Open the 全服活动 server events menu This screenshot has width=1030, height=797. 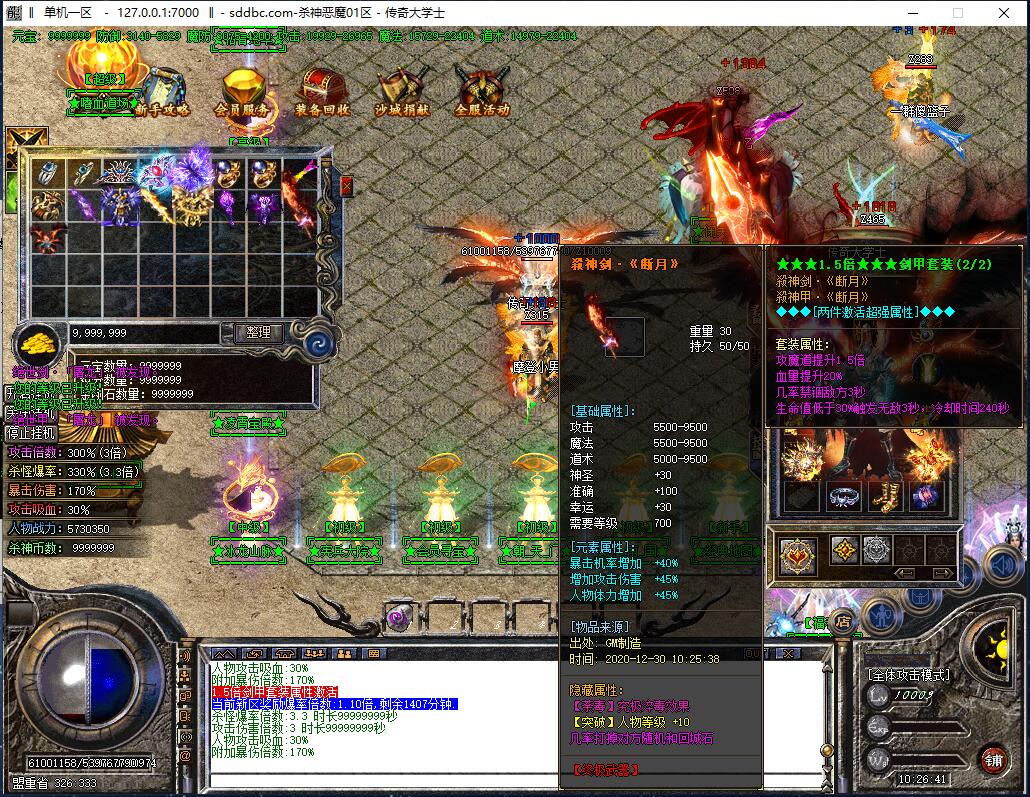pos(482,93)
